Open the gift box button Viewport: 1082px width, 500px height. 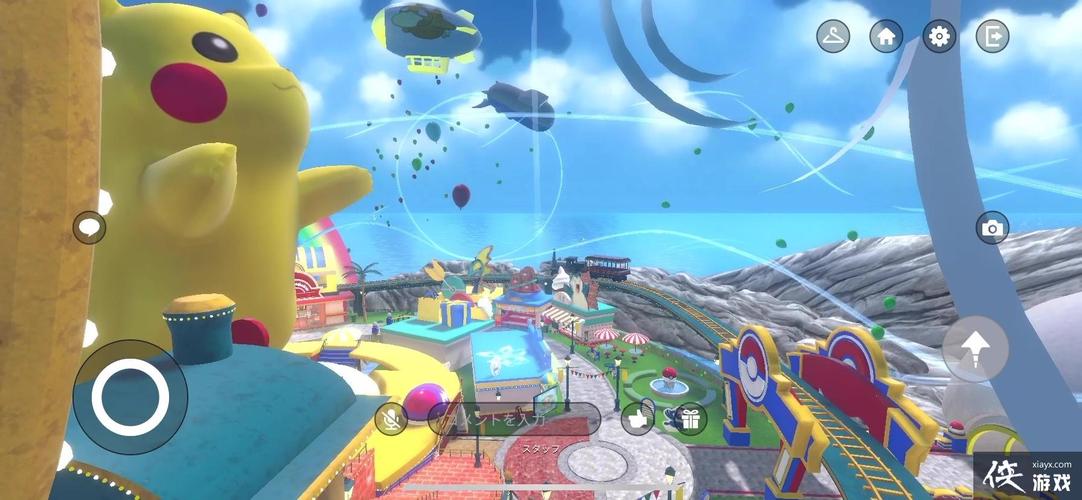pos(686,419)
